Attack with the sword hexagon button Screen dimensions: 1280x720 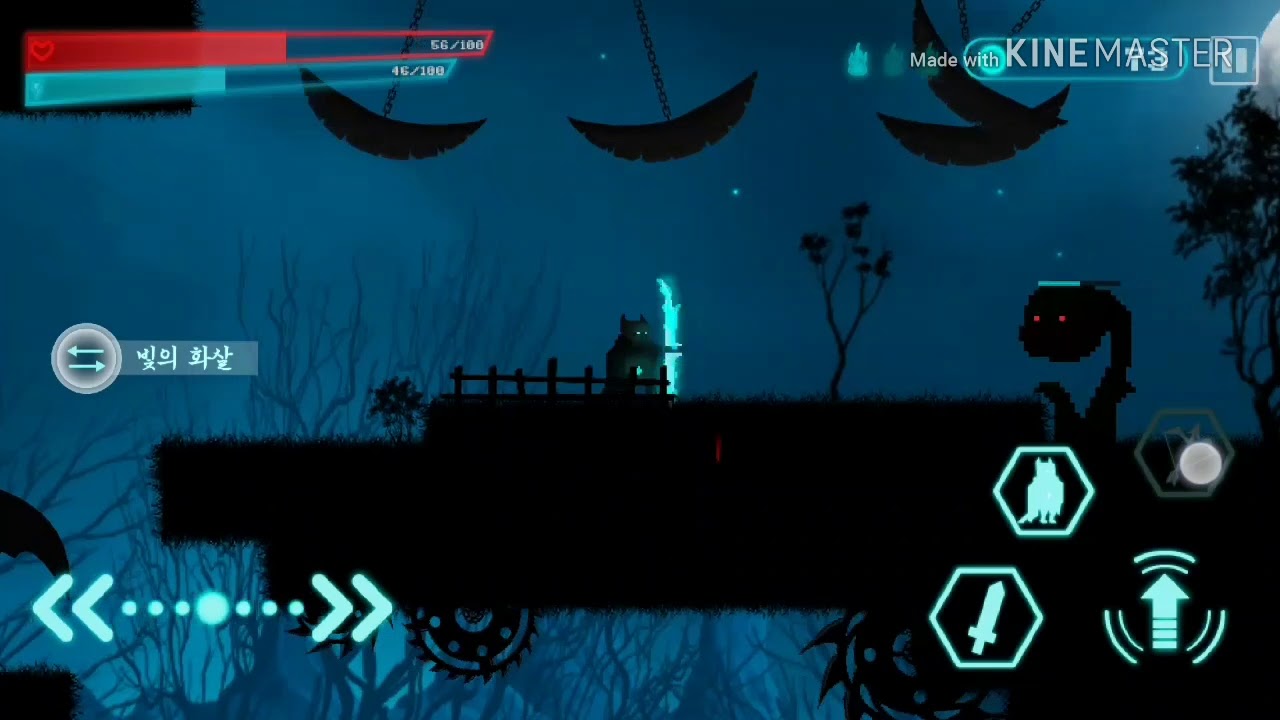point(985,616)
